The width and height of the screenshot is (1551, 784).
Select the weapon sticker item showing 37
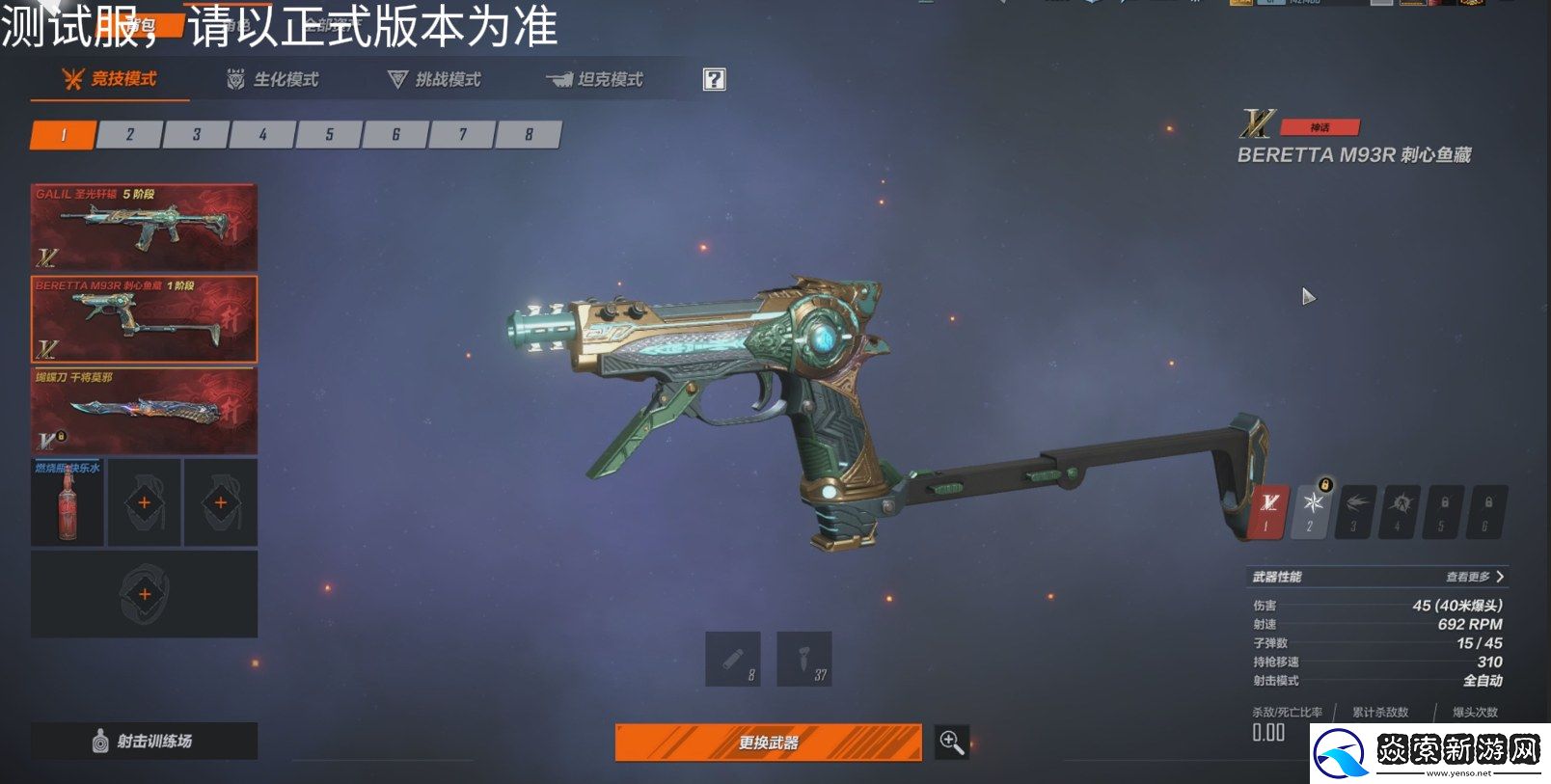pyautogui.click(x=805, y=659)
